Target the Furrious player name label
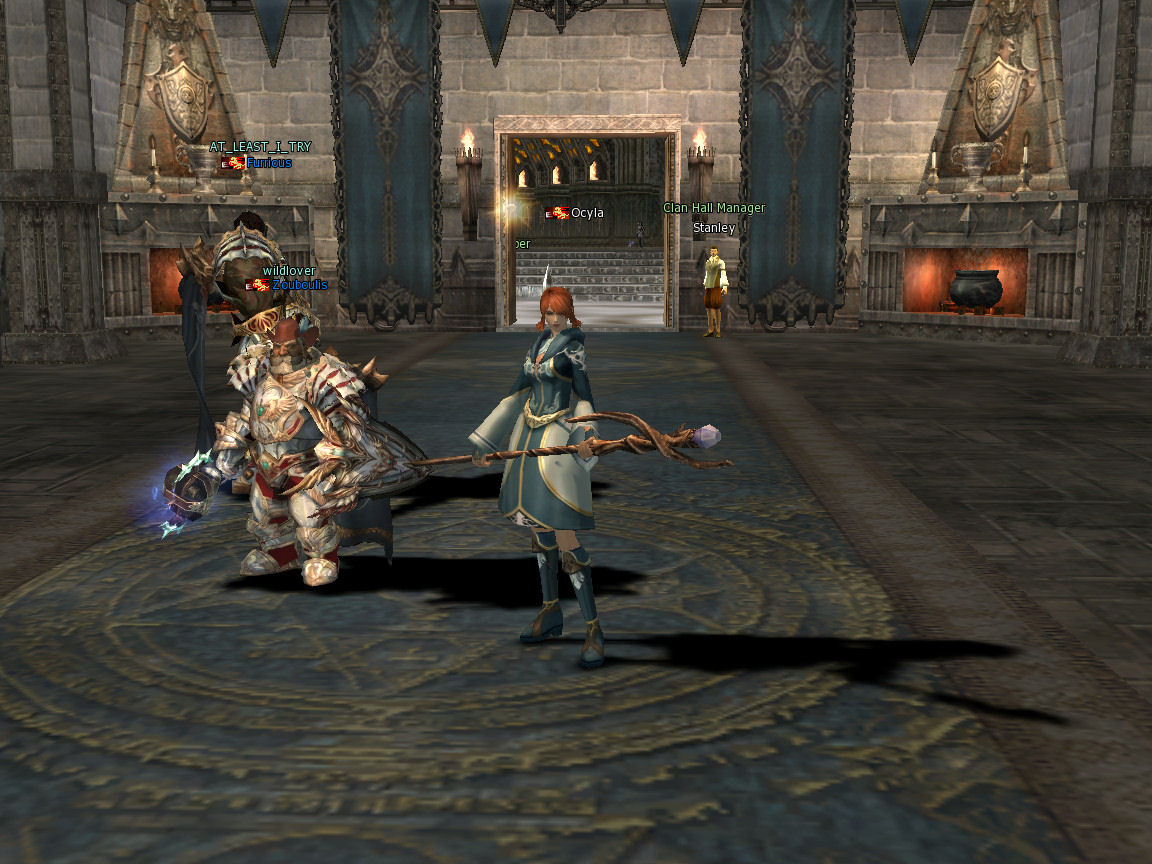 (269, 163)
